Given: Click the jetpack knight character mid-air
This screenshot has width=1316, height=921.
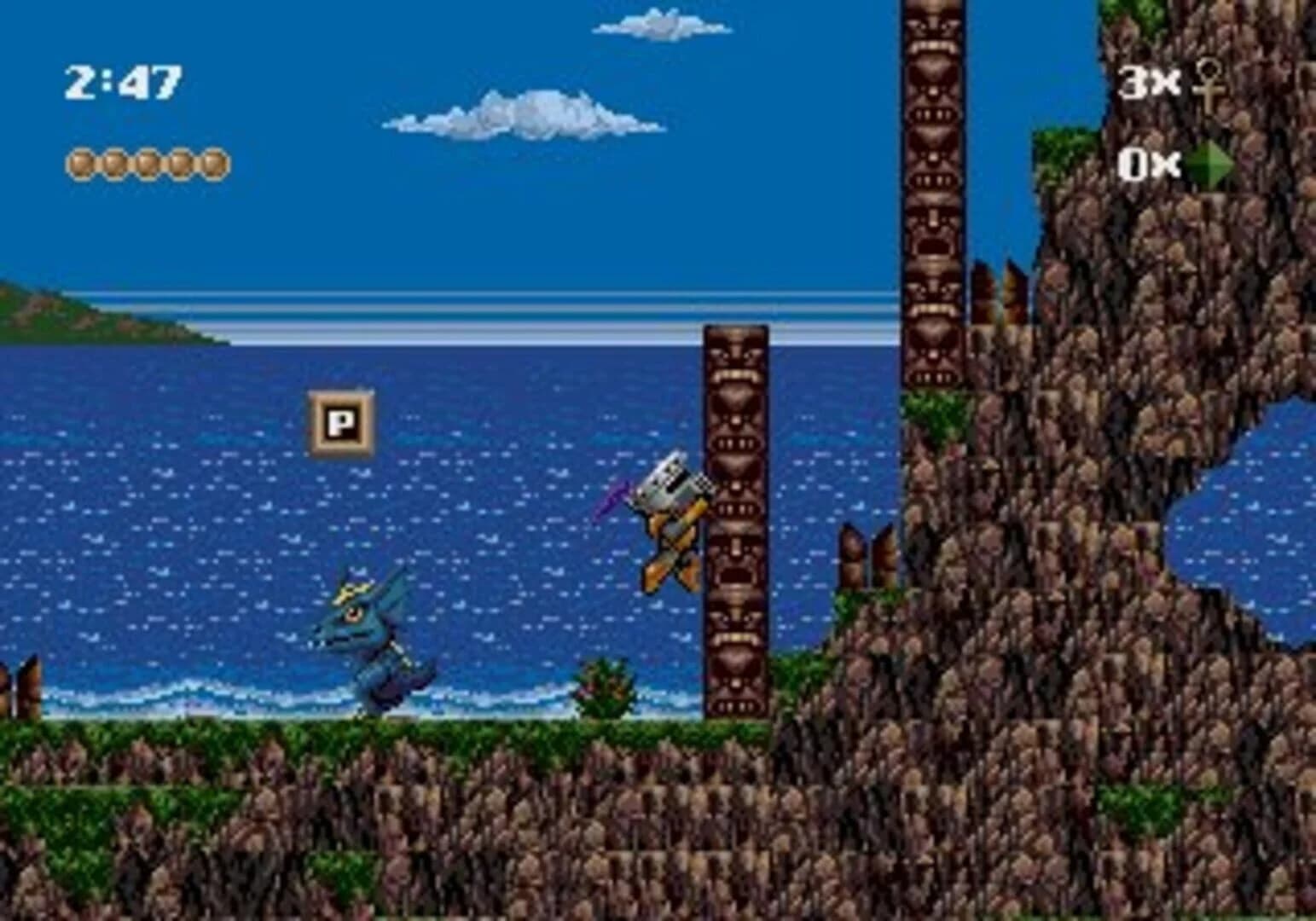Looking at the screenshot, I should 670,520.
